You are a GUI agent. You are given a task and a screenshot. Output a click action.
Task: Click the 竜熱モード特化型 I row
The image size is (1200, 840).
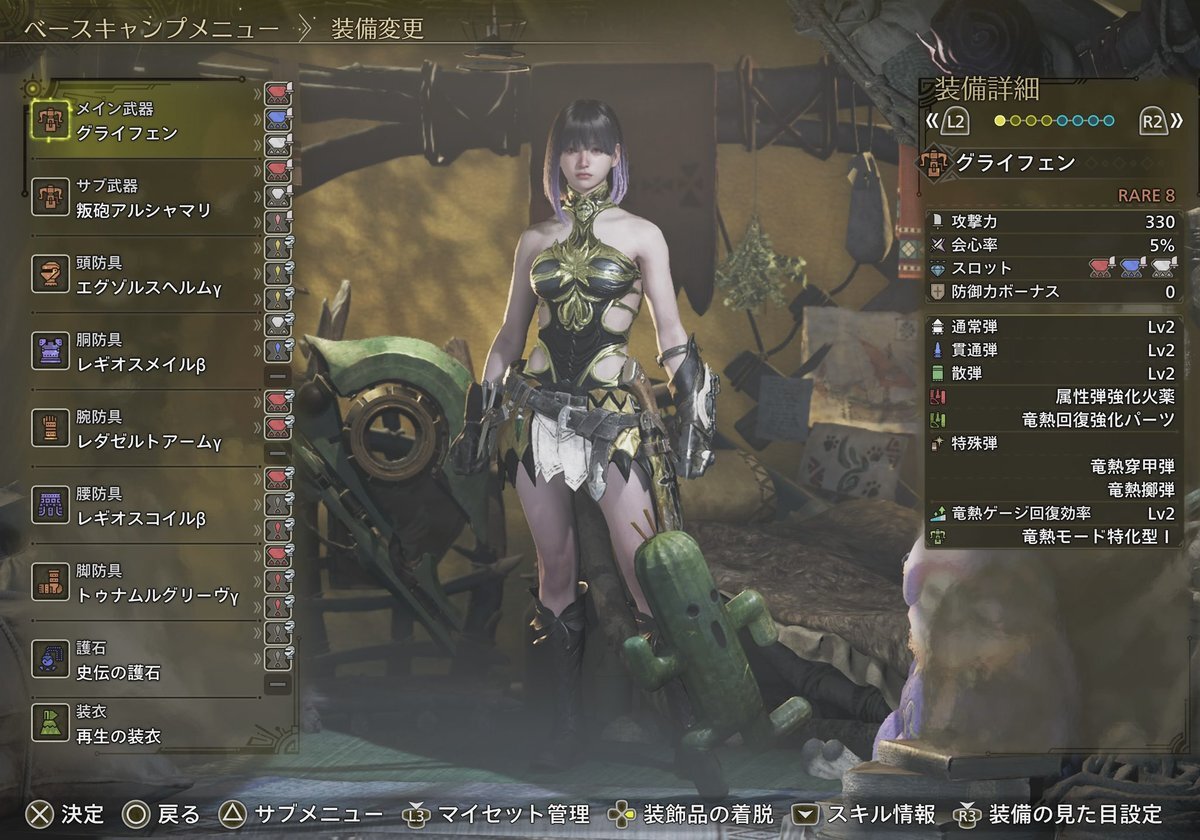[x=1055, y=536]
